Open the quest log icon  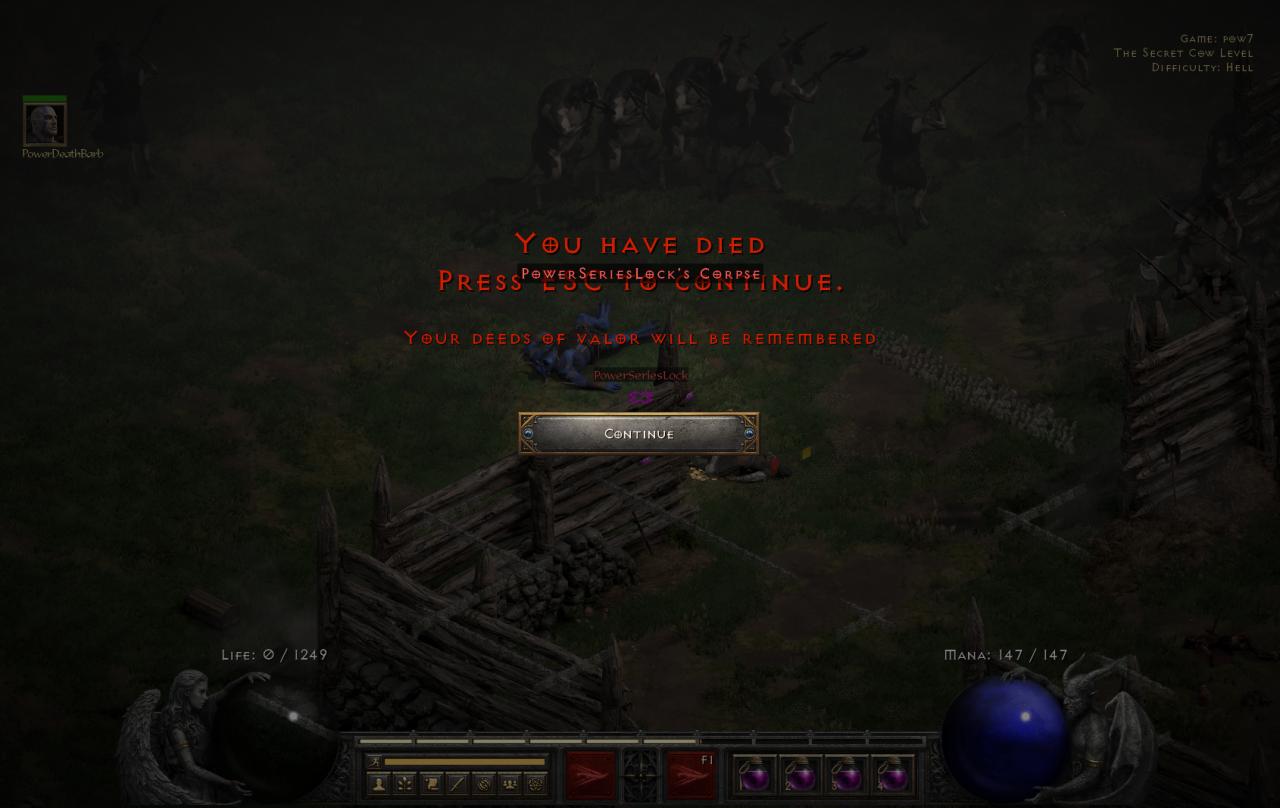(x=431, y=785)
